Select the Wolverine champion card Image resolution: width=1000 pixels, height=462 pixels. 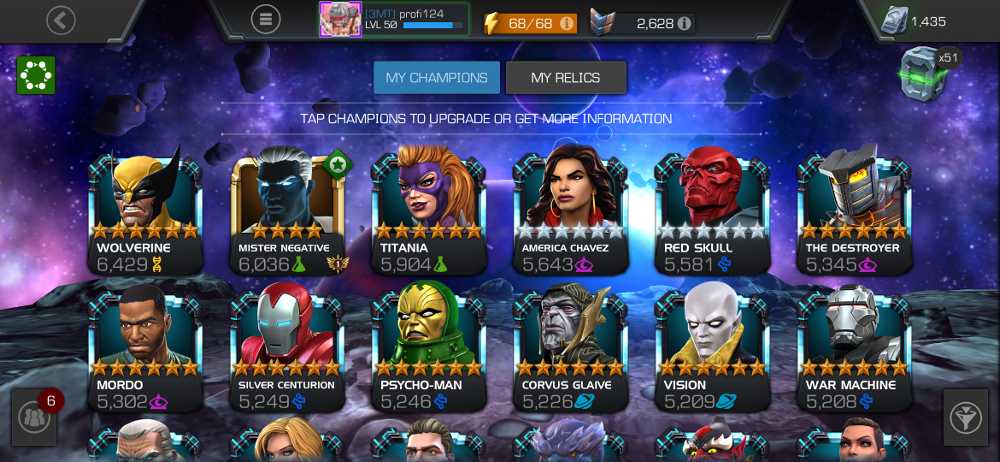tap(145, 210)
